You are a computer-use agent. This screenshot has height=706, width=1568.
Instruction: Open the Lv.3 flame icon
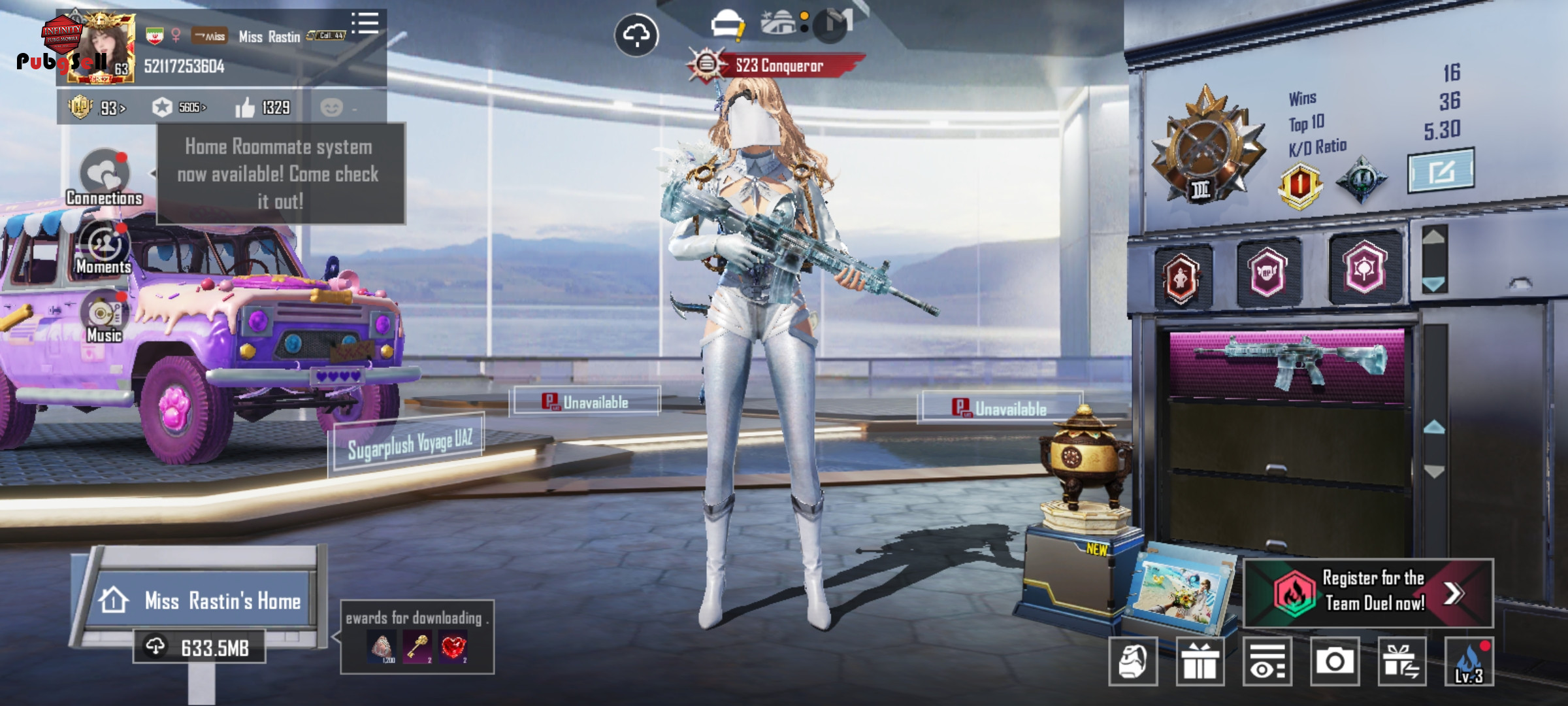[x=1469, y=662]
